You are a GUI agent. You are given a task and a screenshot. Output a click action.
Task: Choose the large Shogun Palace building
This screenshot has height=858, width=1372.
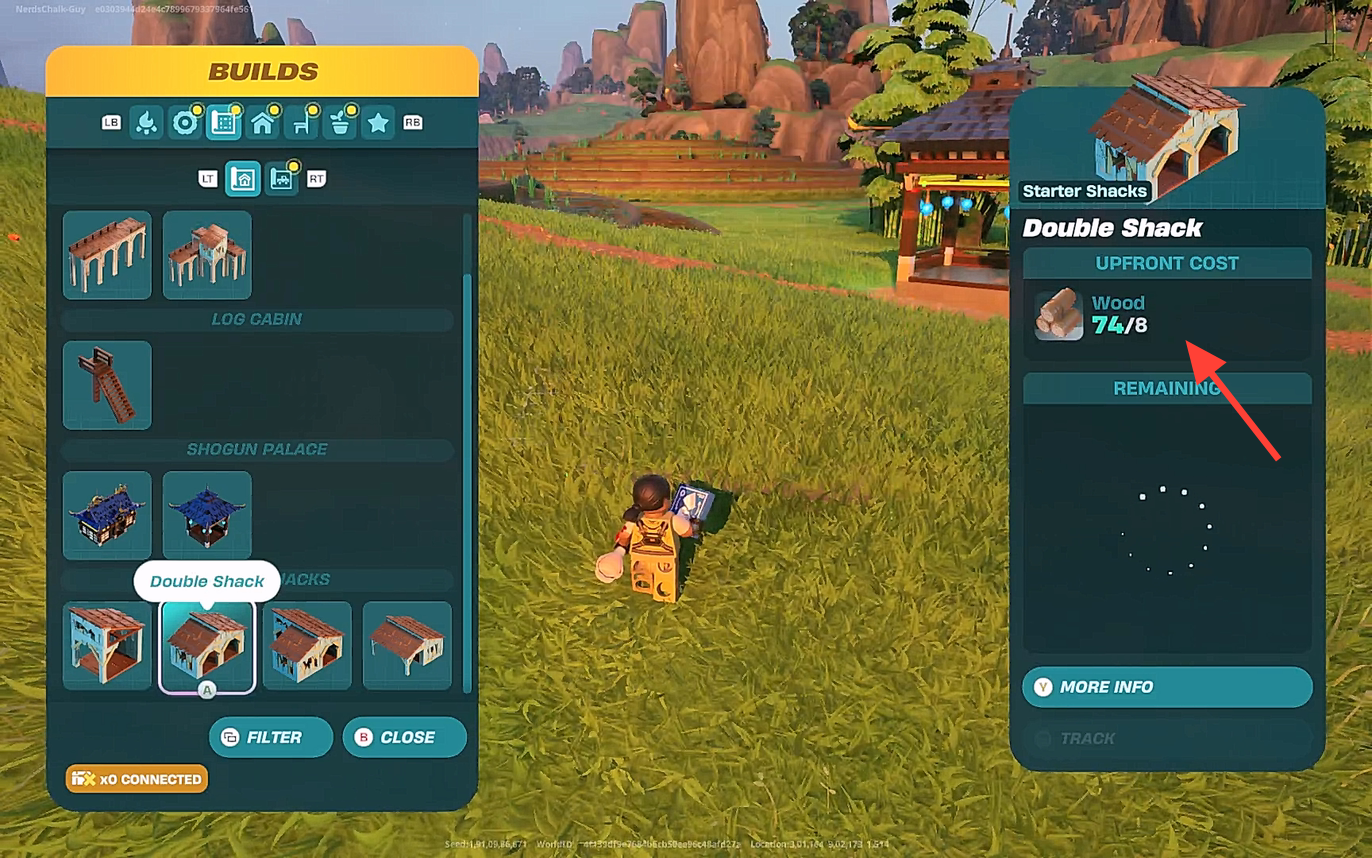pyautogui.click(x=107, y=515)
